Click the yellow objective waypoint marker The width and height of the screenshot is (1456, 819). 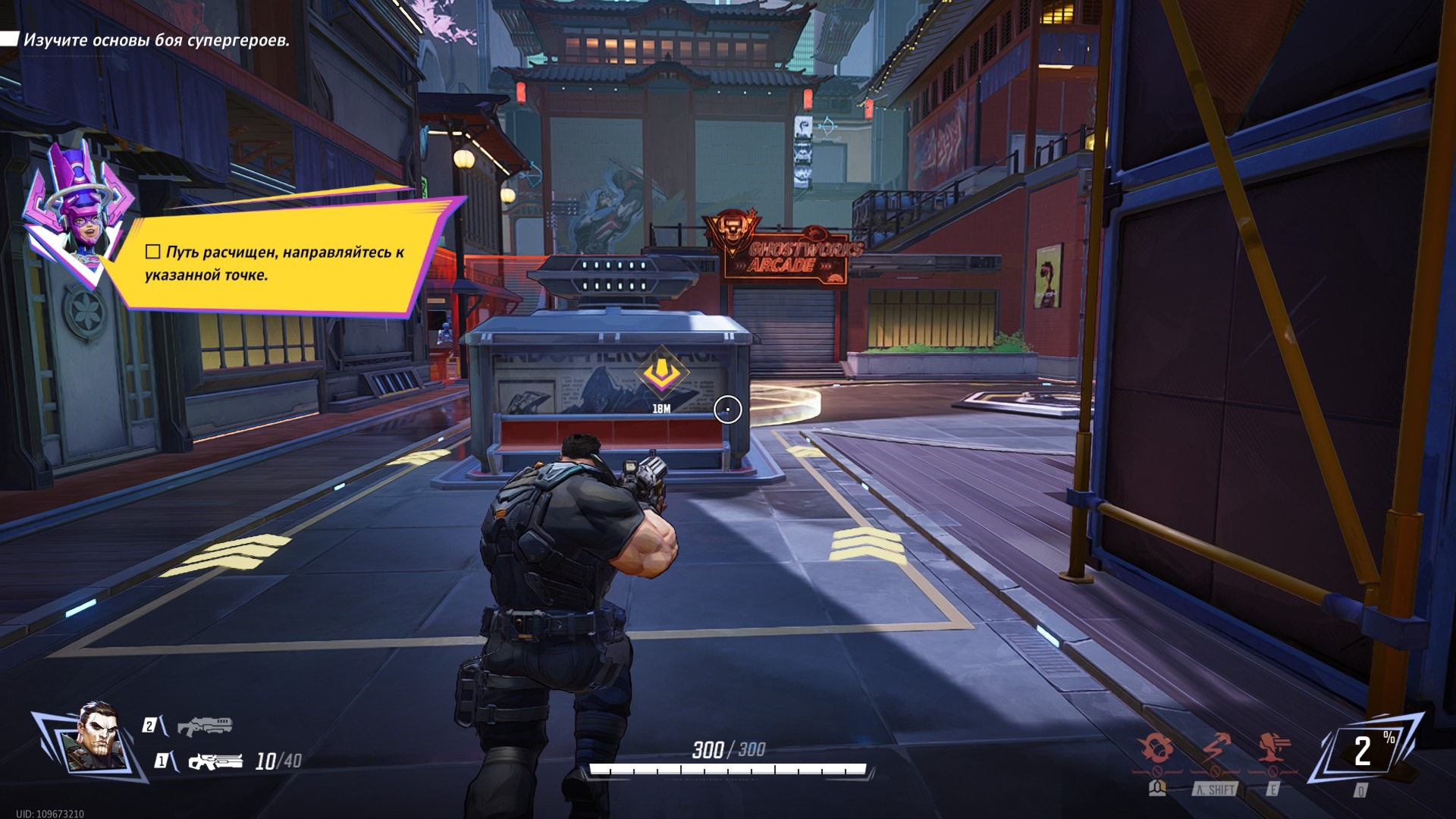661,372
